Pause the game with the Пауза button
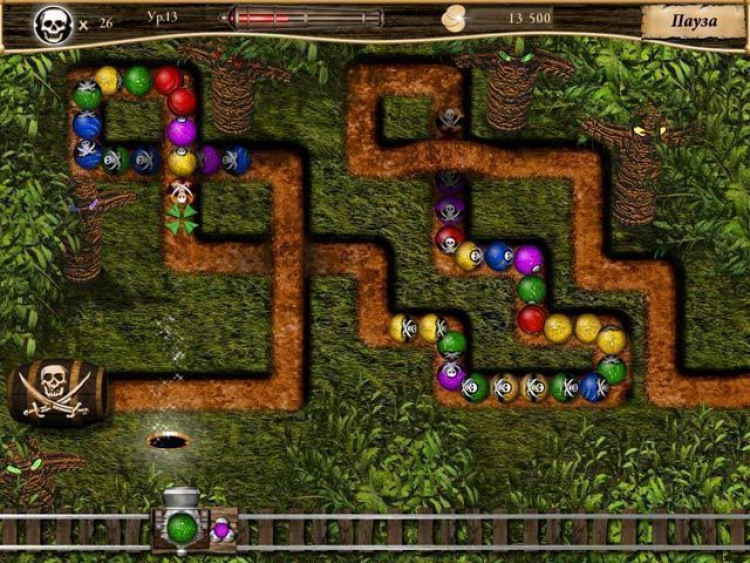The height and width of the screenshot is (563, 750). [x=692, y=22]
